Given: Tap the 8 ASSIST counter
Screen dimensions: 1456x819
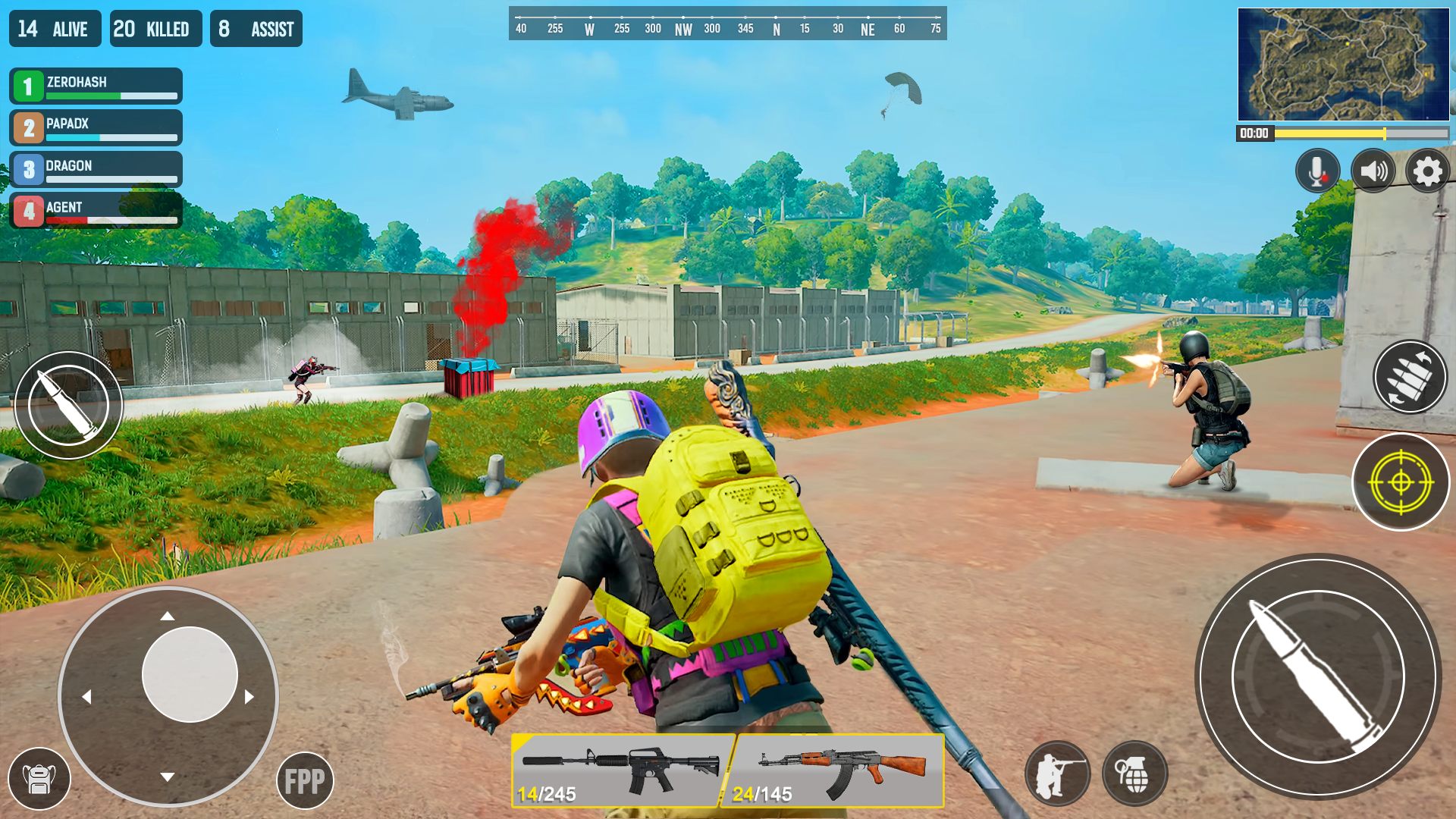Looking at the screenshot, I should click(x=256, y=28).
